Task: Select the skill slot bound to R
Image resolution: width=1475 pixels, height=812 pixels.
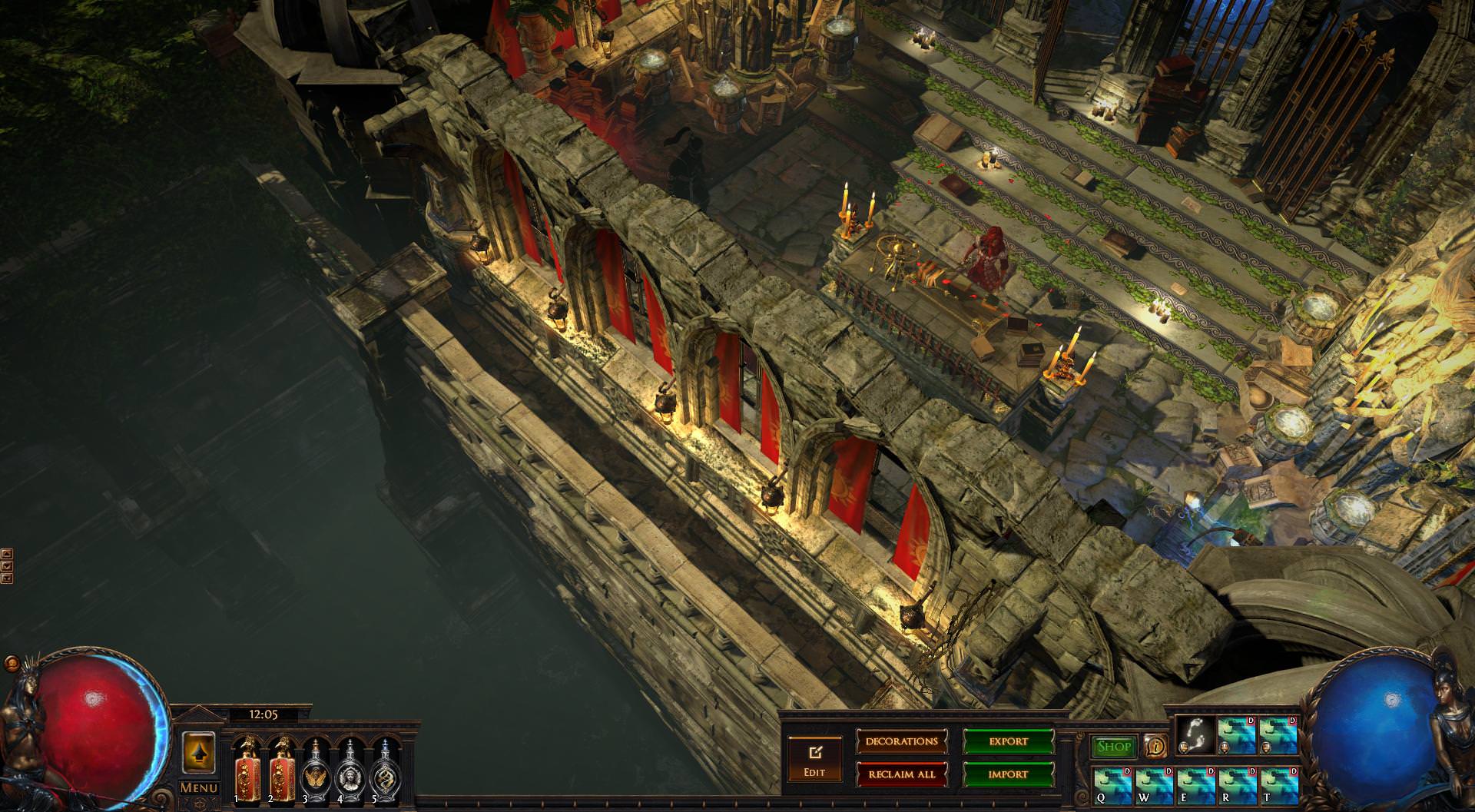Action: coord(1238,785)
